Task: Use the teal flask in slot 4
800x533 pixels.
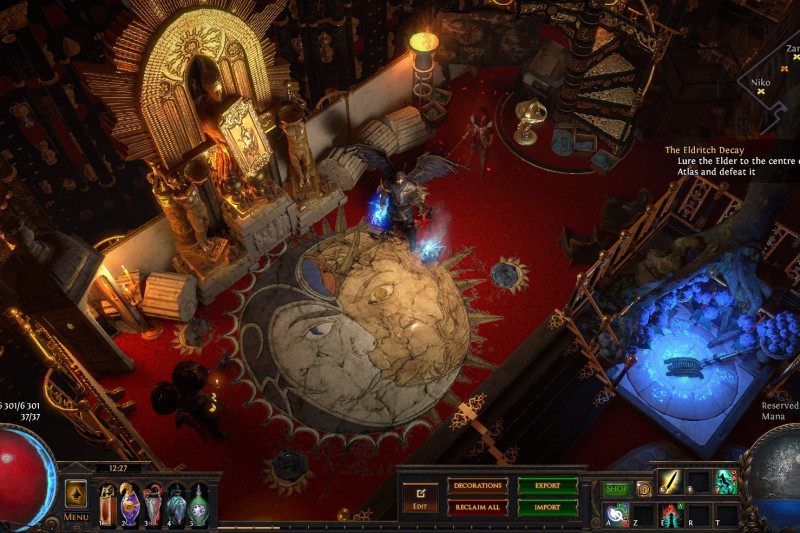Action: click(176, 504)
